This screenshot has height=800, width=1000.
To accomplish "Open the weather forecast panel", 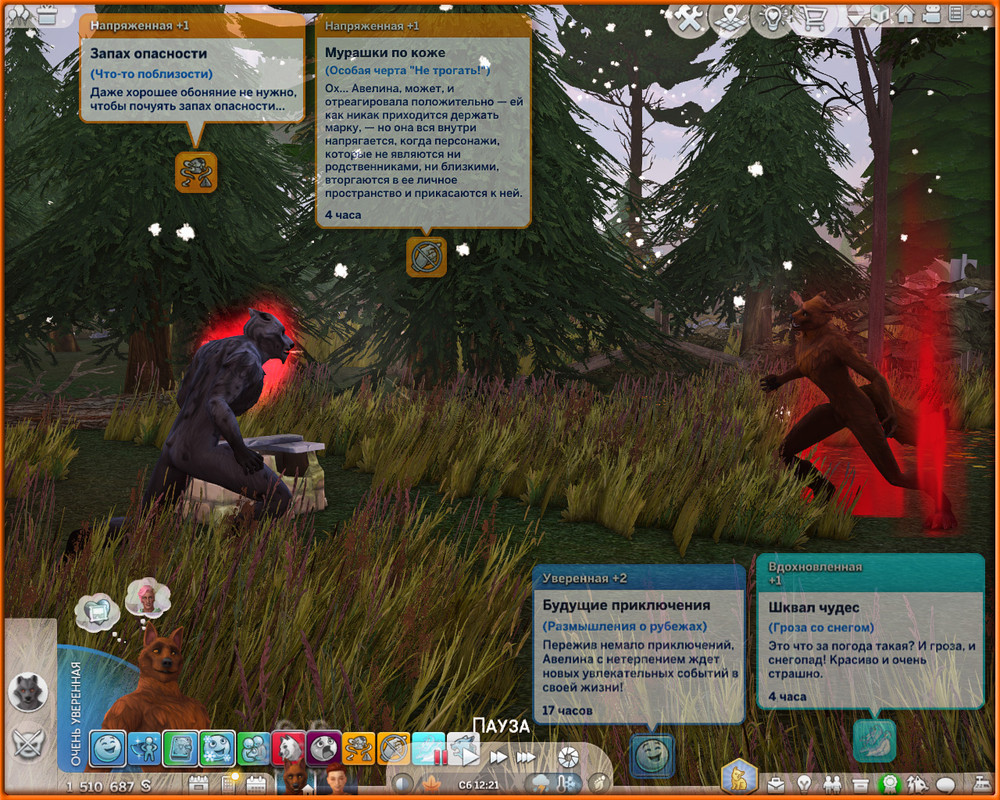I will (544, 783).
